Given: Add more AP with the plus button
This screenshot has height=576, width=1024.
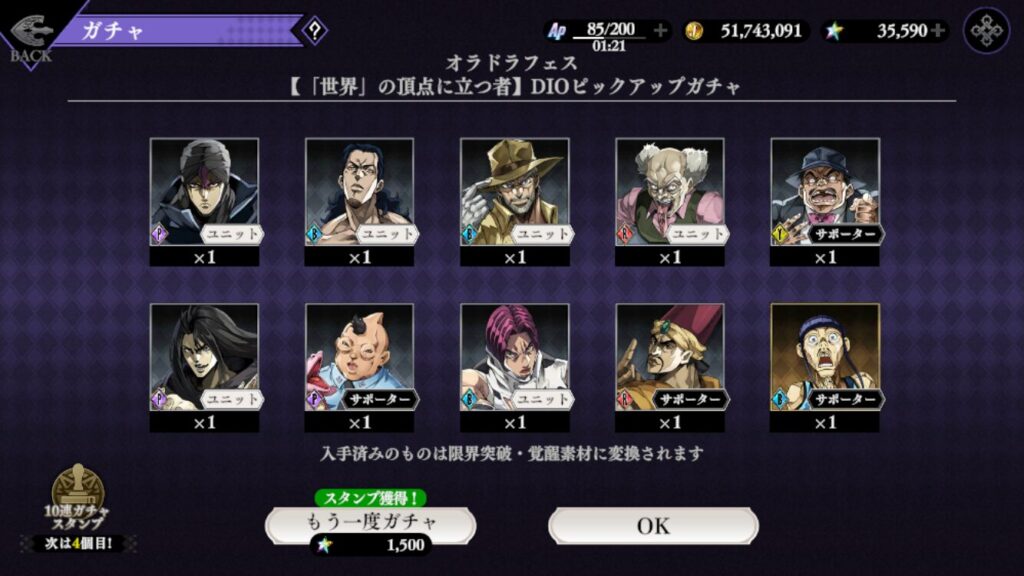Looking at the screenshot, I should [x=660, y=31].
